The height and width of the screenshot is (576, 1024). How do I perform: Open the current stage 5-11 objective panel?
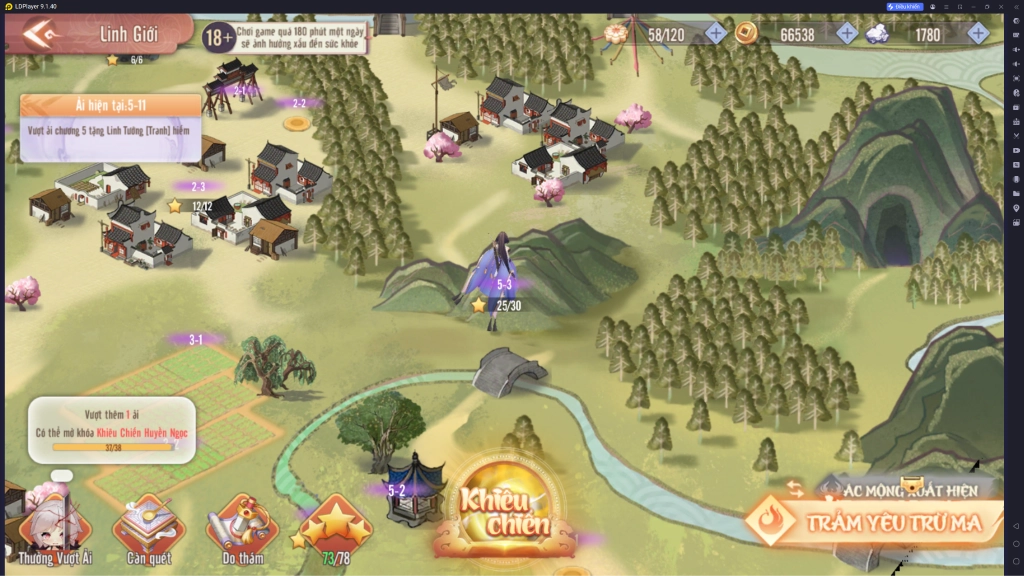click(110, 128)
